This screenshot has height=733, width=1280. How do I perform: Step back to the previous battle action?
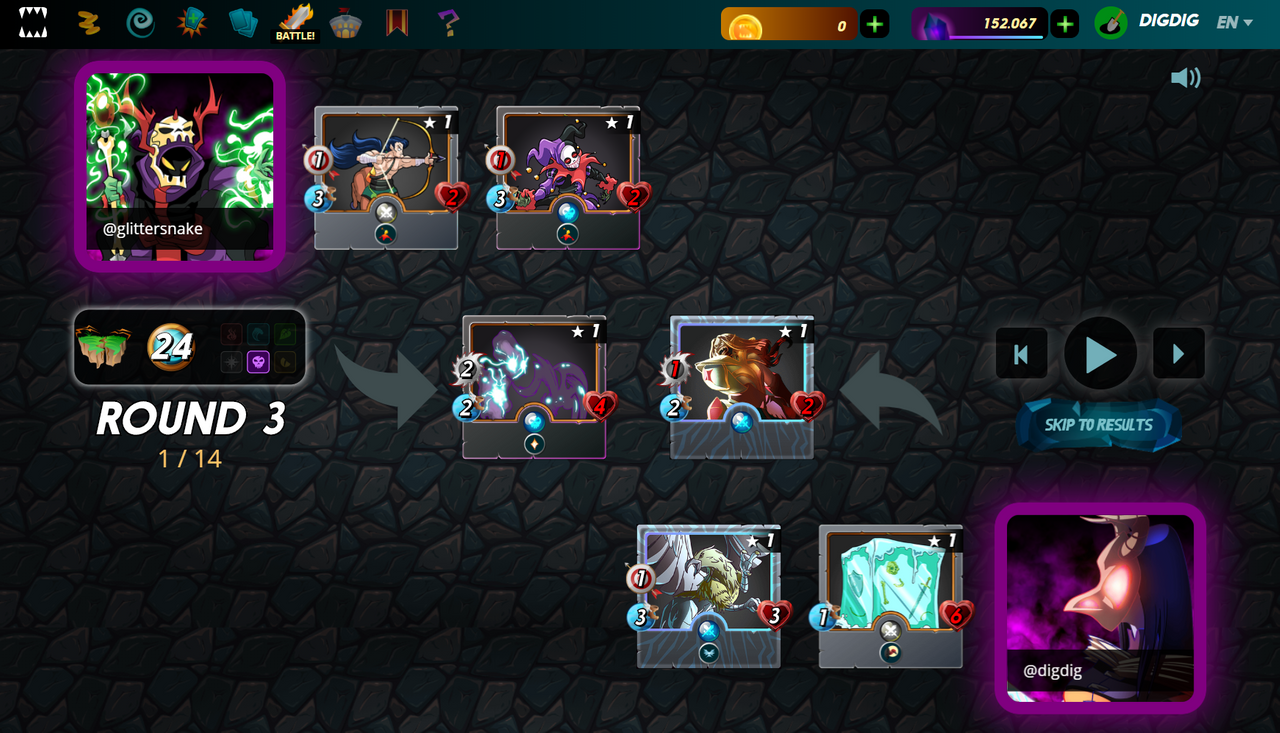pyautogui.click(x=1021, y=354)
